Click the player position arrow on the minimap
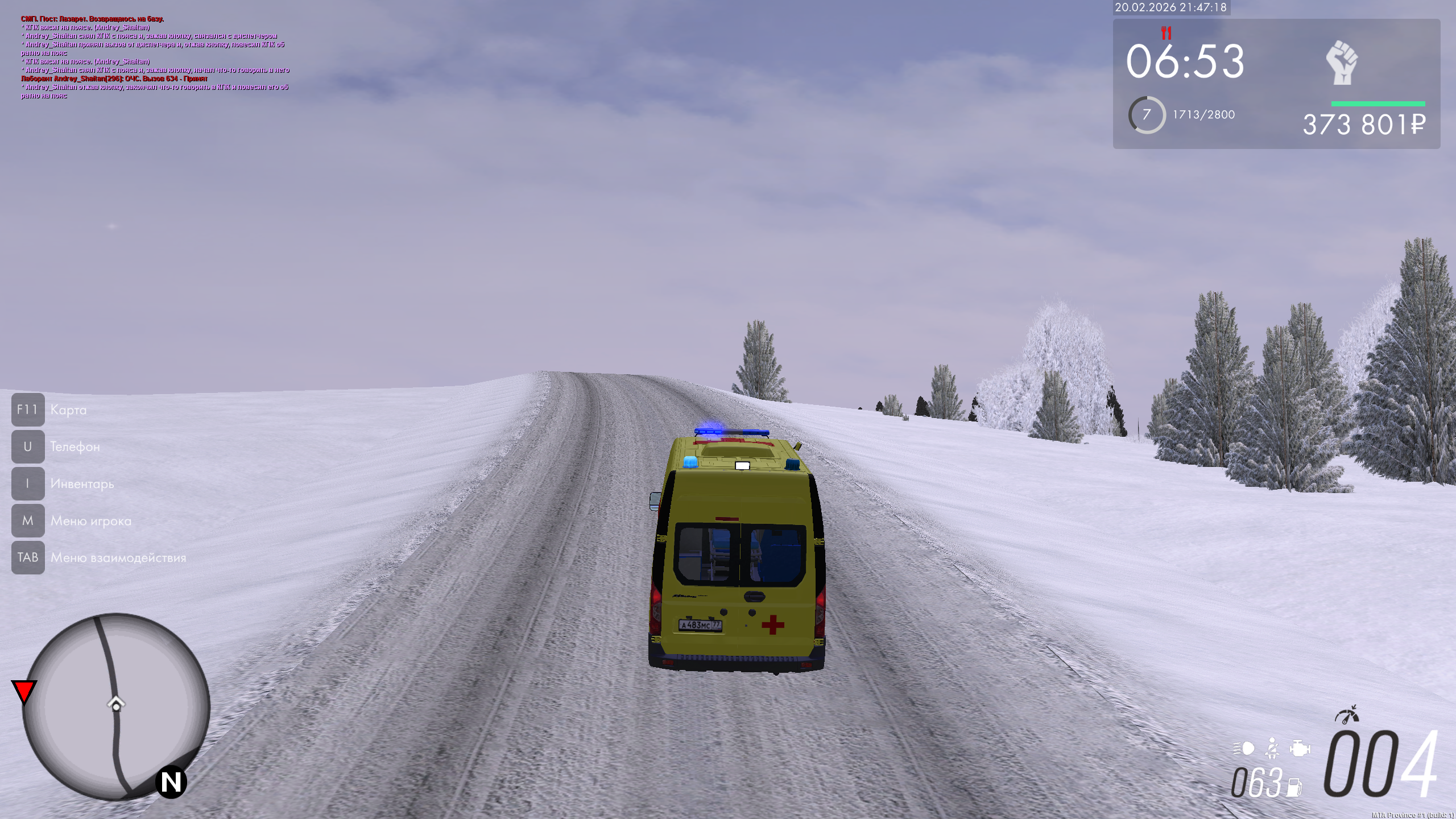This screenshot has width=1456, height=819. [x=116, y=704]
